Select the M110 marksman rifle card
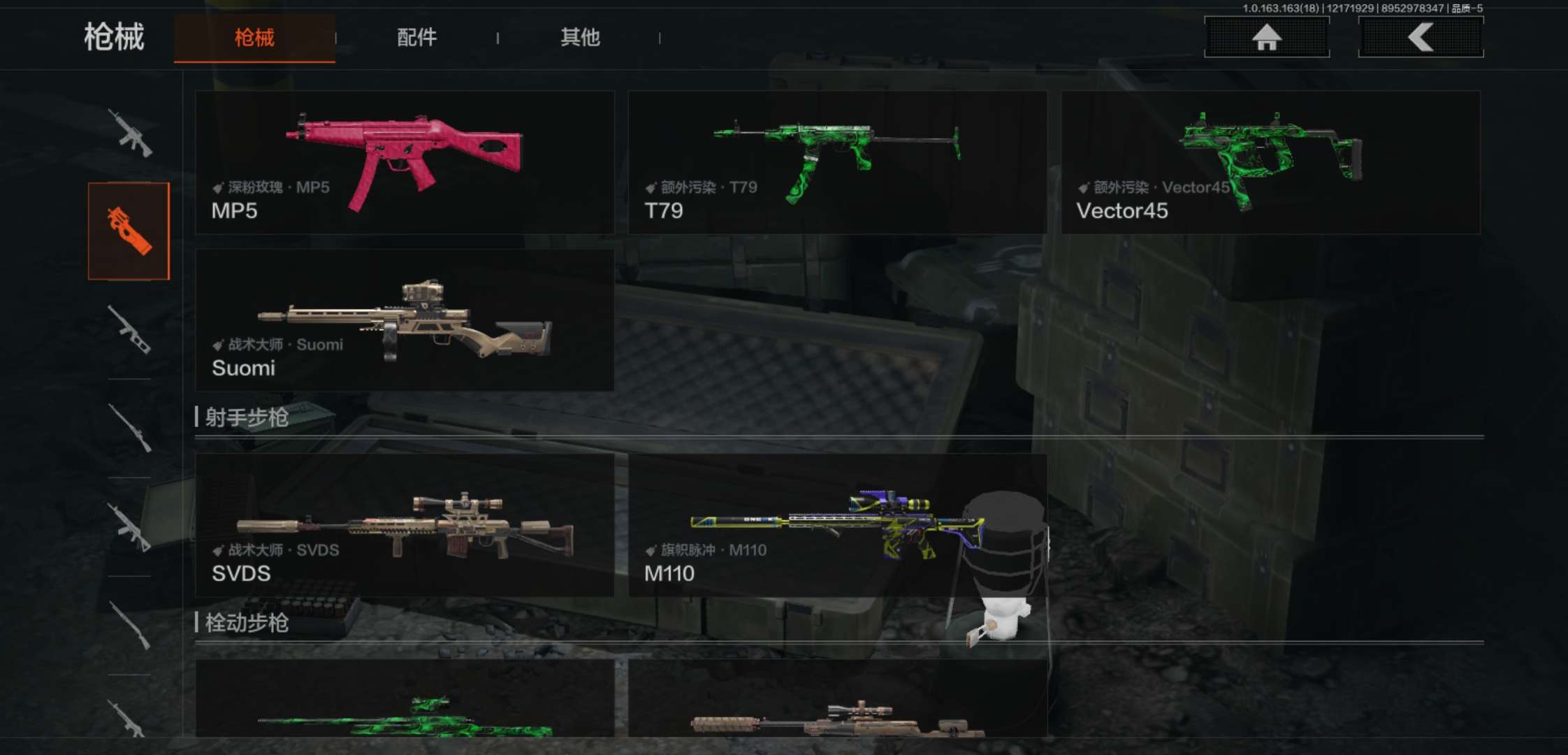The image size is (1568, 755). pos(837,525)
